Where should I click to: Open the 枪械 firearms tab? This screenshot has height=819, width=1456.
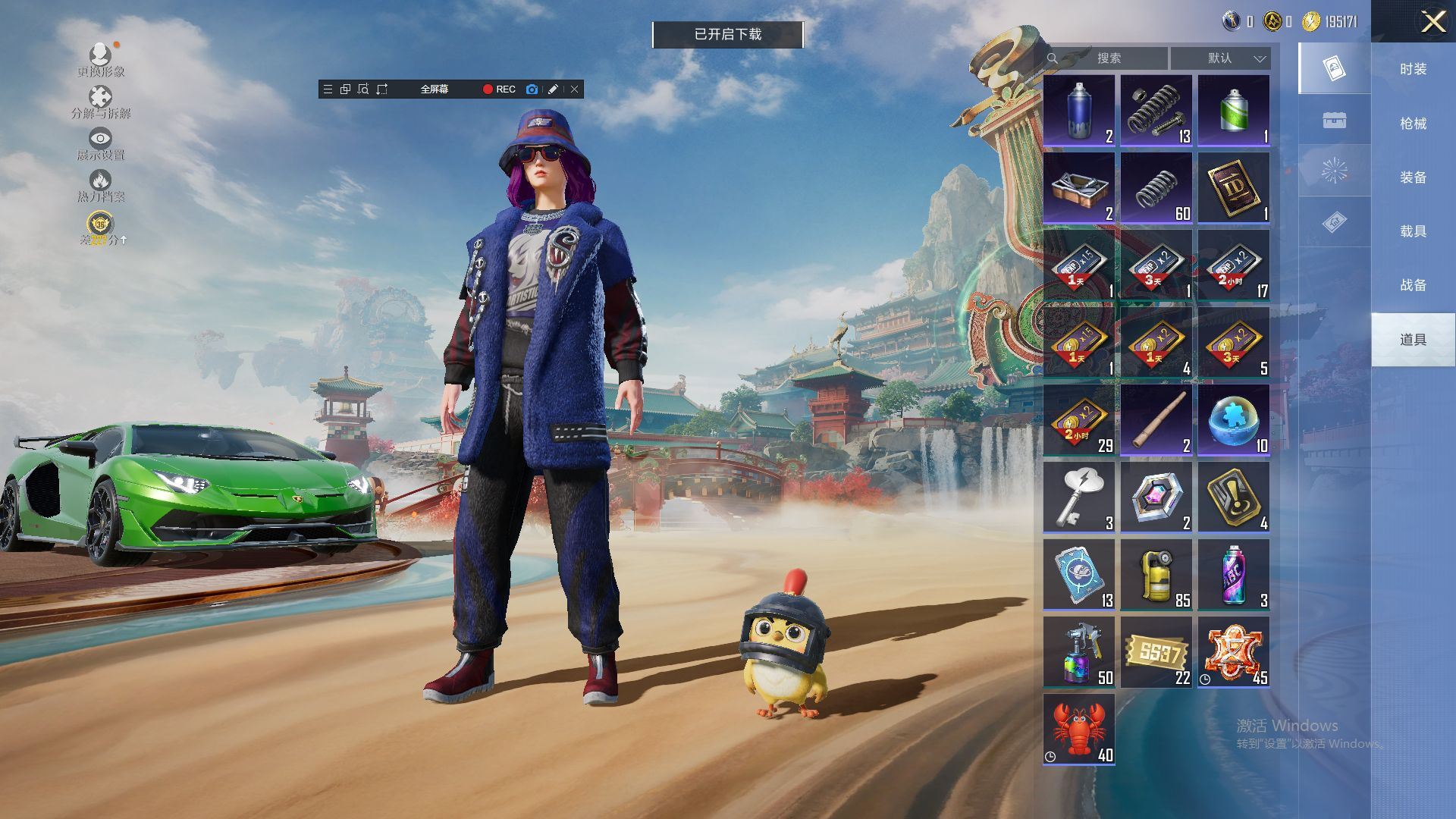(x=1413, y=123)
